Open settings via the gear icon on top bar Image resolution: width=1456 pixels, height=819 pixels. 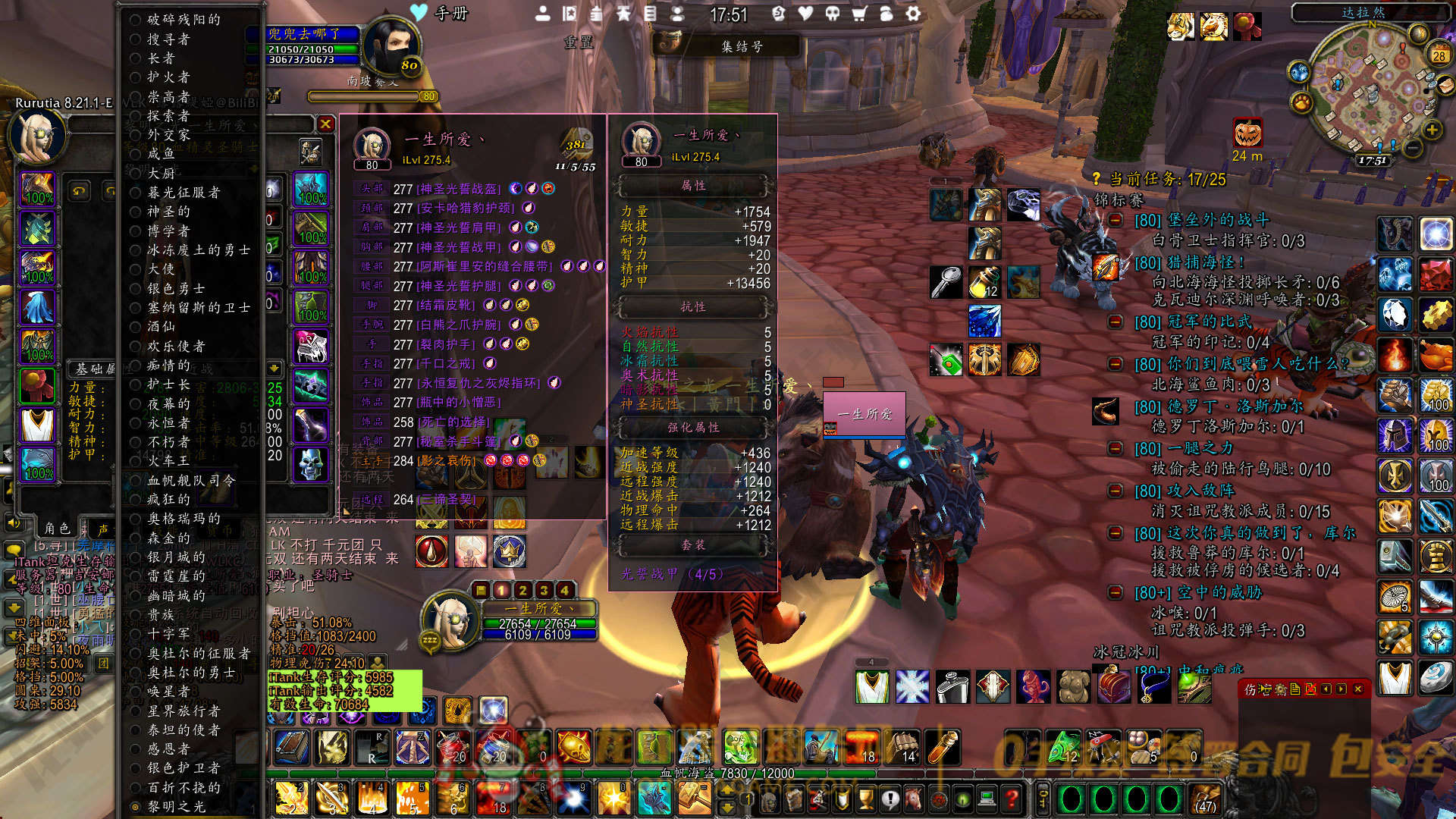913,14
